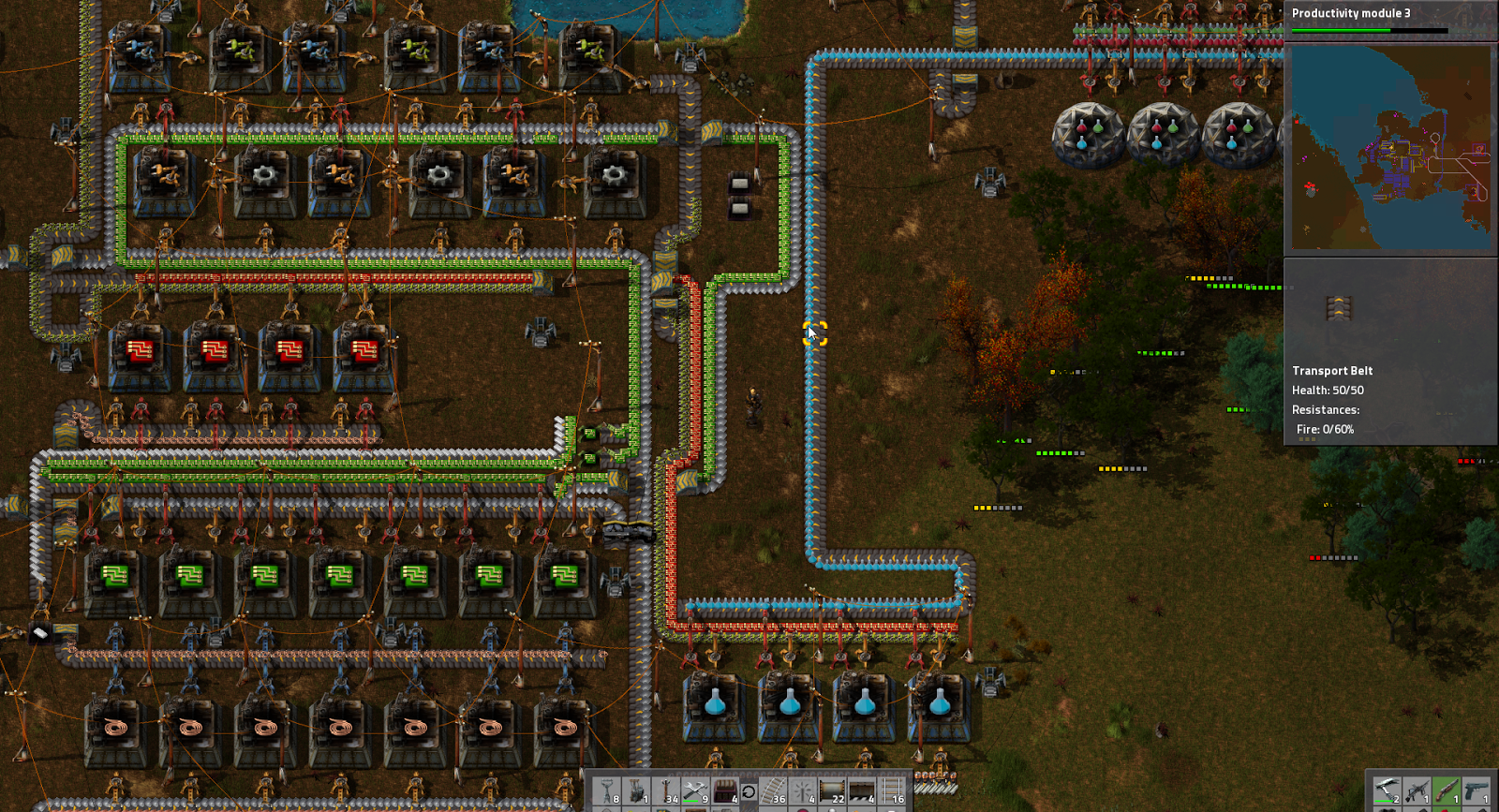Screen dimensions: 1499x812
Task: Click the rotate arrow between quickbar groups
Action: [x=749, y=791]
